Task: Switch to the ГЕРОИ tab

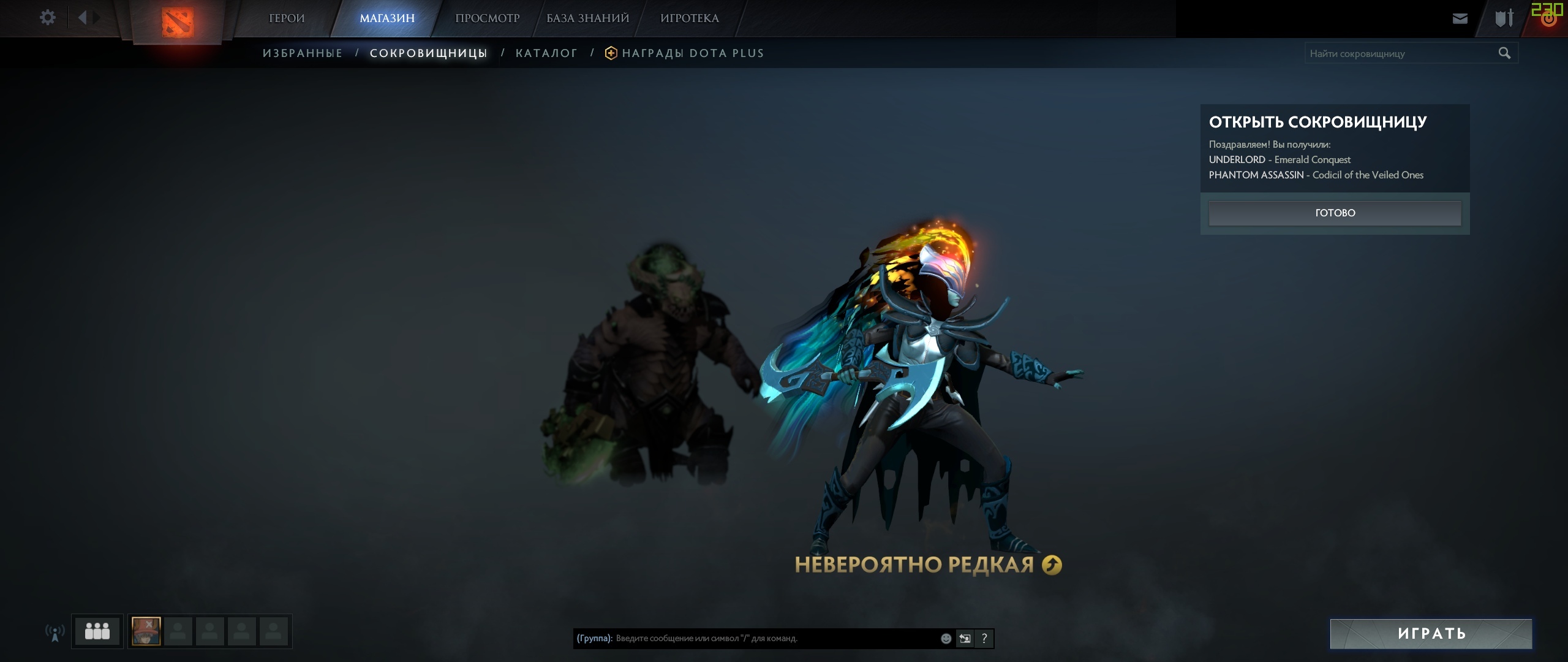Action: (x=287, y=18)
